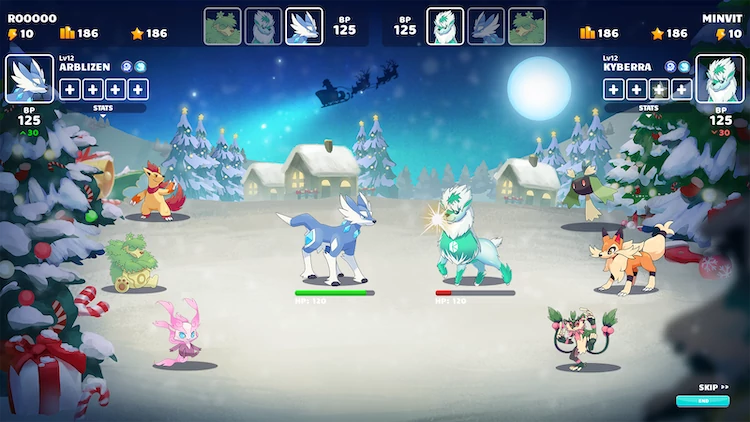Viewport: 750px width, 422px height.
Task: Choose ROOOOO's green bush creature thumbnail
Action: [222, 27]
